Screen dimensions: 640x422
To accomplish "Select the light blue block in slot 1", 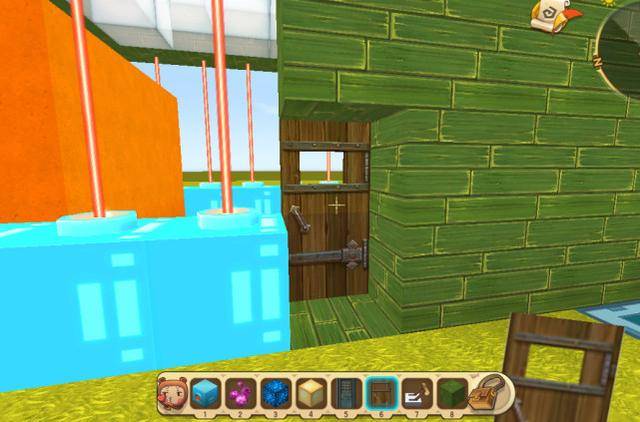I will (x=204, y=392).
